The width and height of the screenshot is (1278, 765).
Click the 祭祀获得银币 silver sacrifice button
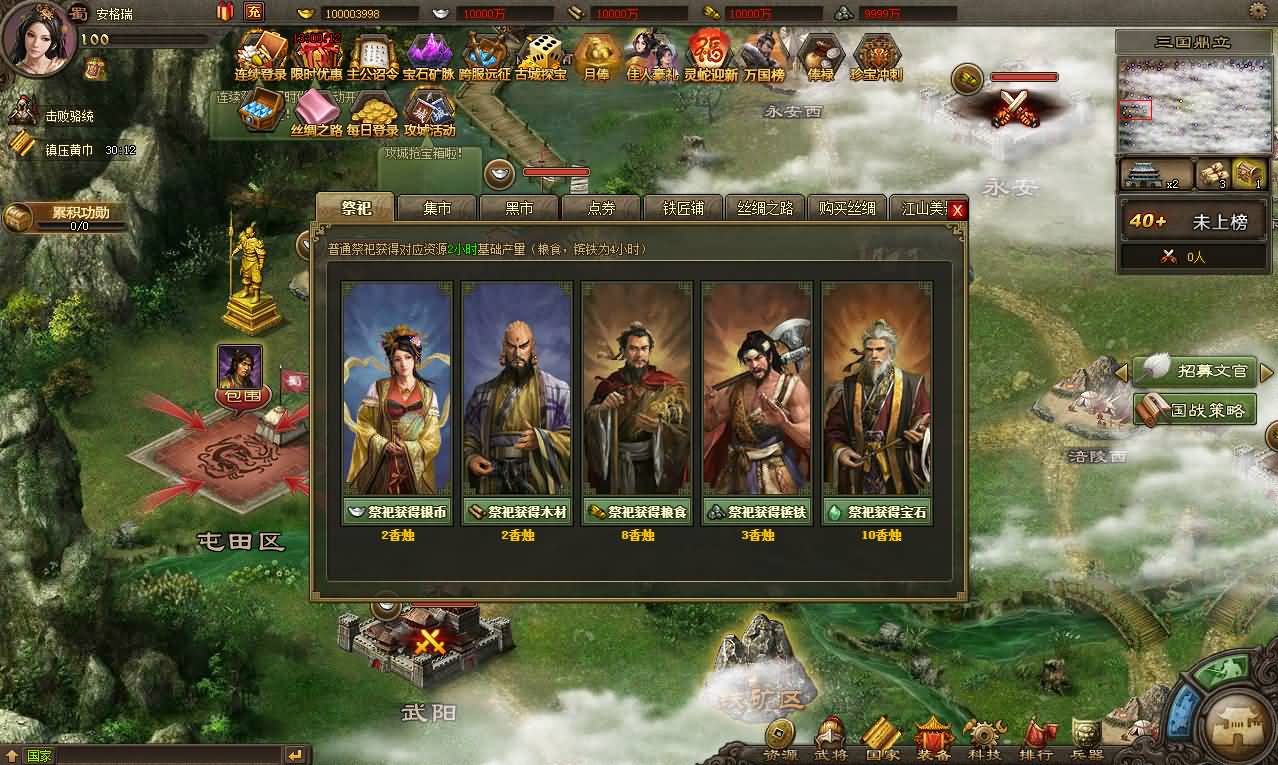(x=397, y=512)
